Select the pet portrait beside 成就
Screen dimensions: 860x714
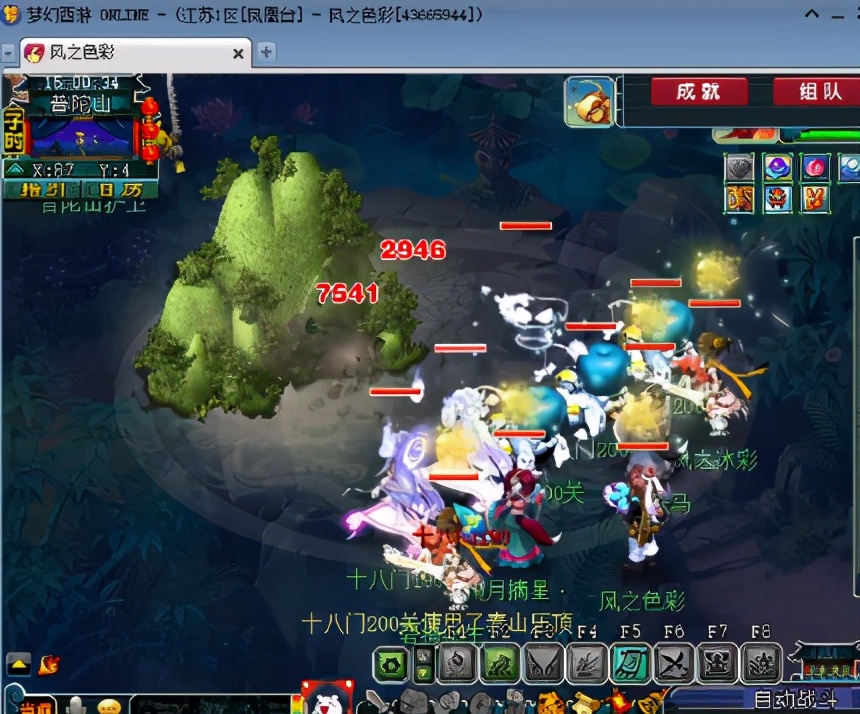pos(589,102)
